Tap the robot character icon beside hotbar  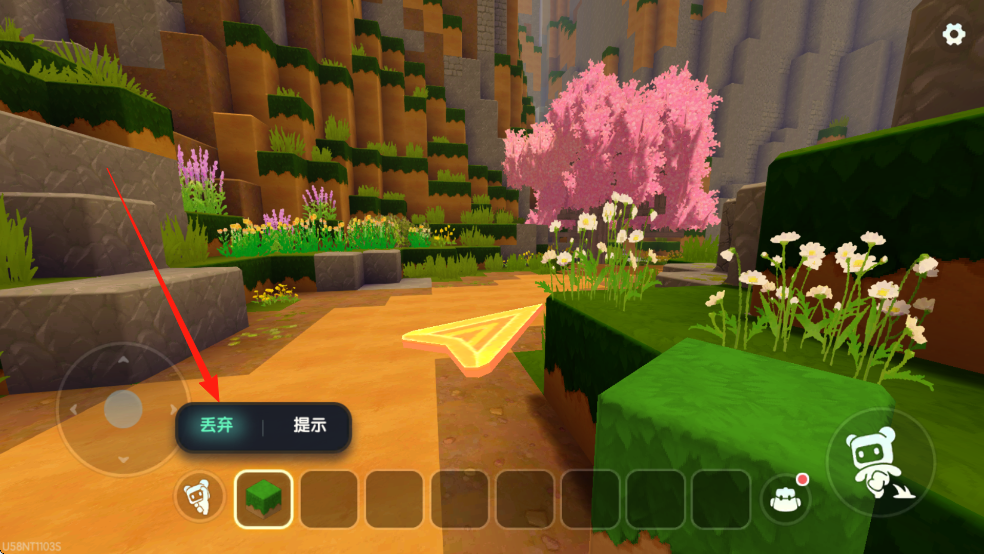pos(199,497)
